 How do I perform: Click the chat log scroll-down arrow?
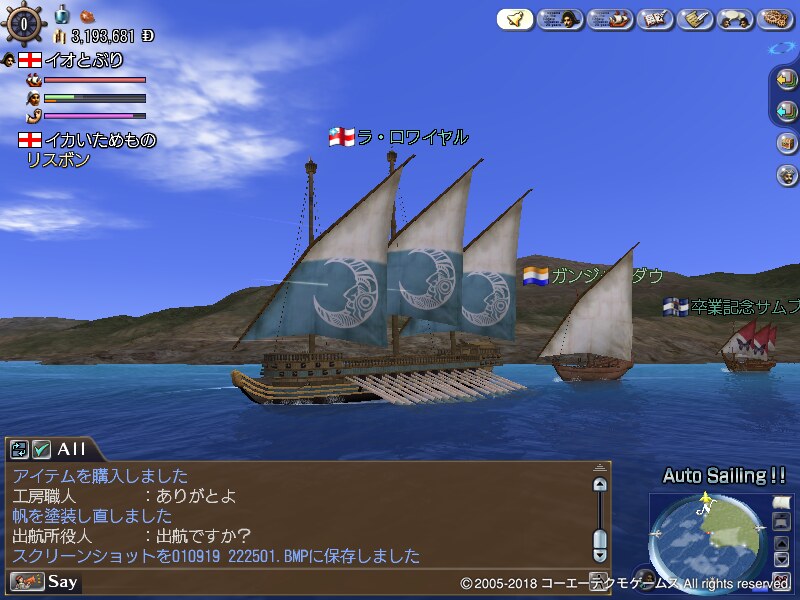tap(600, 553)
